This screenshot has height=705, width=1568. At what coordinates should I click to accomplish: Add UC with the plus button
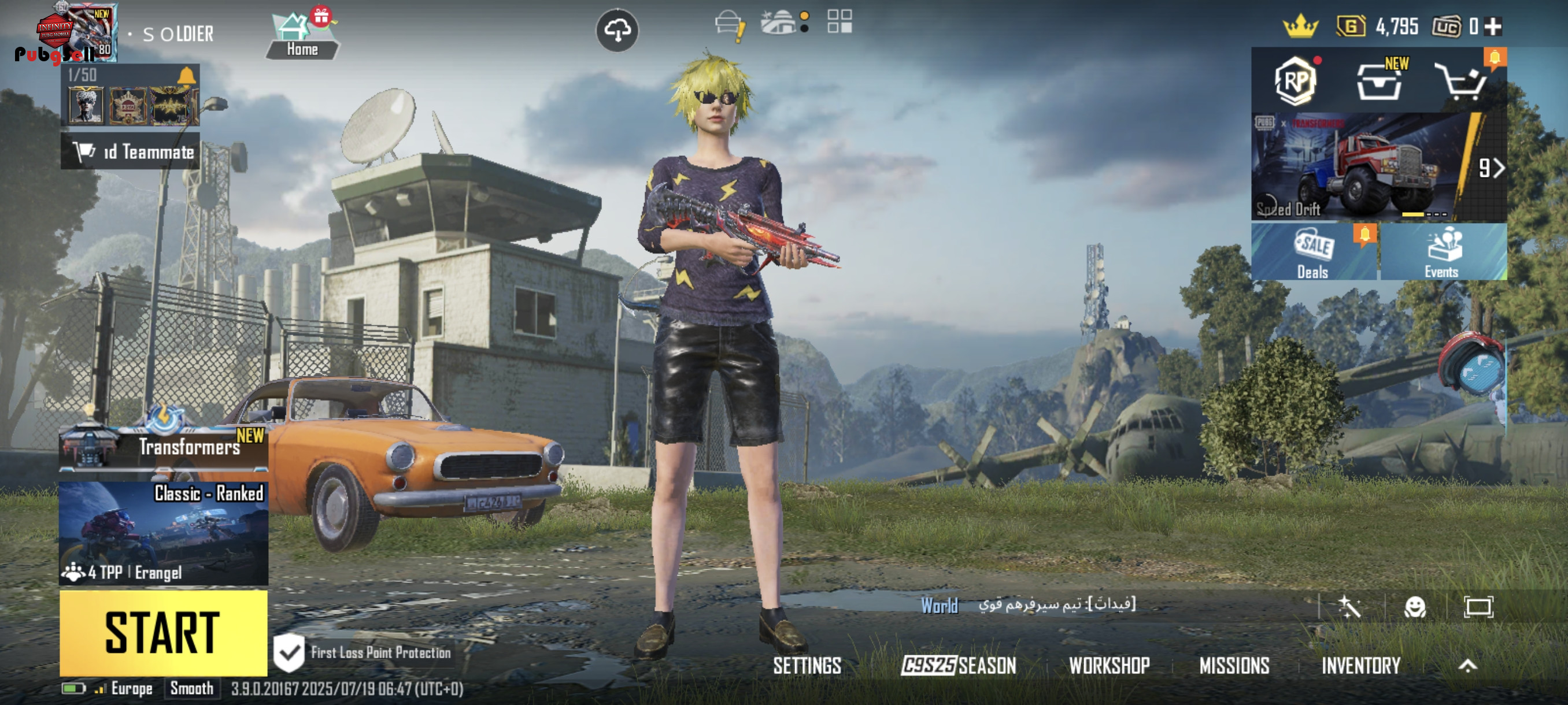pos(1493,27)
